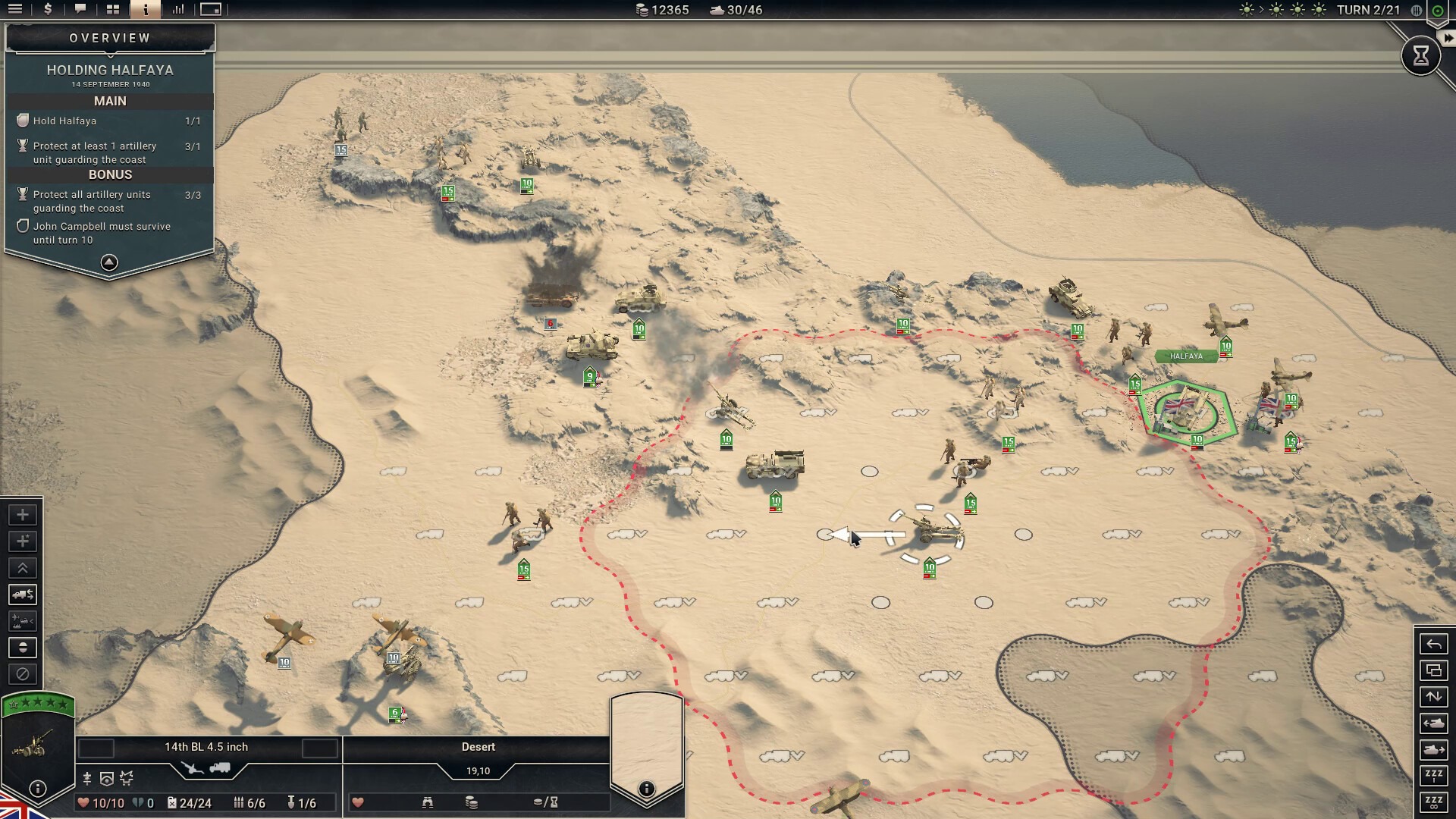The image size is (1456, 819).
Task: Select previous unit with left tank arrow
Action: tap(1433, 723)
